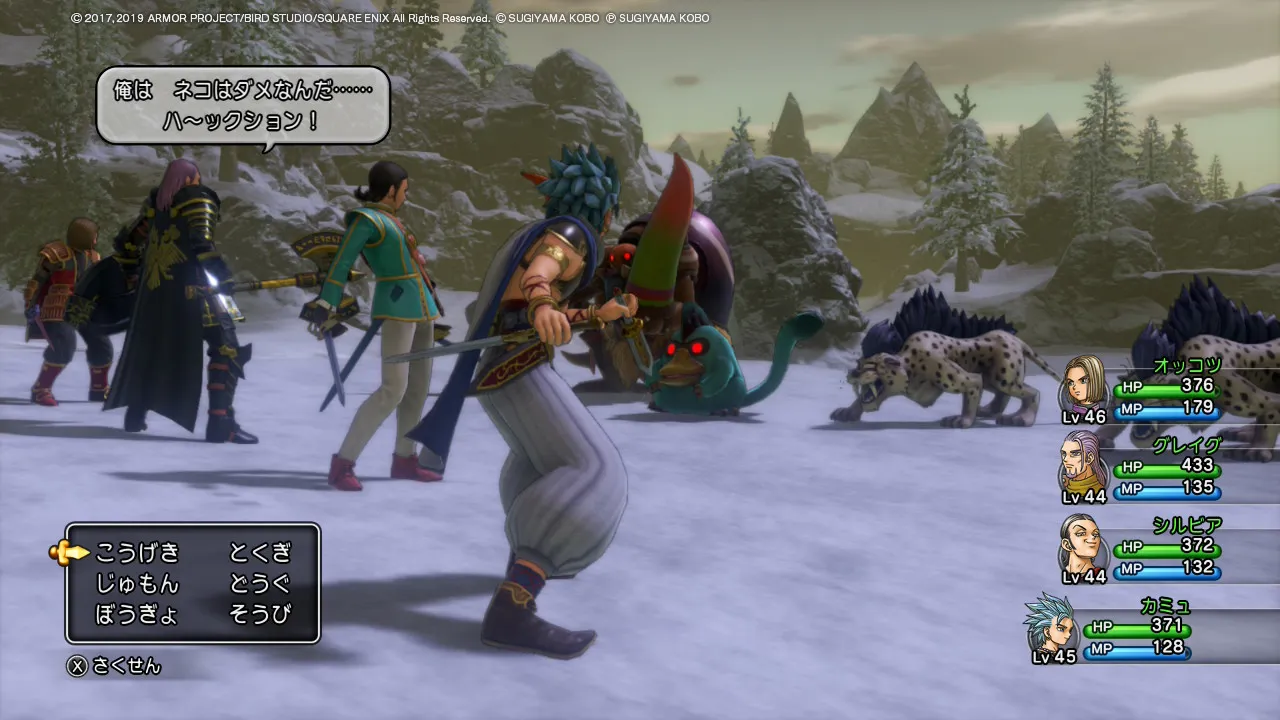Pick the ぼうぎょ defend command

(x=137, y=614)
